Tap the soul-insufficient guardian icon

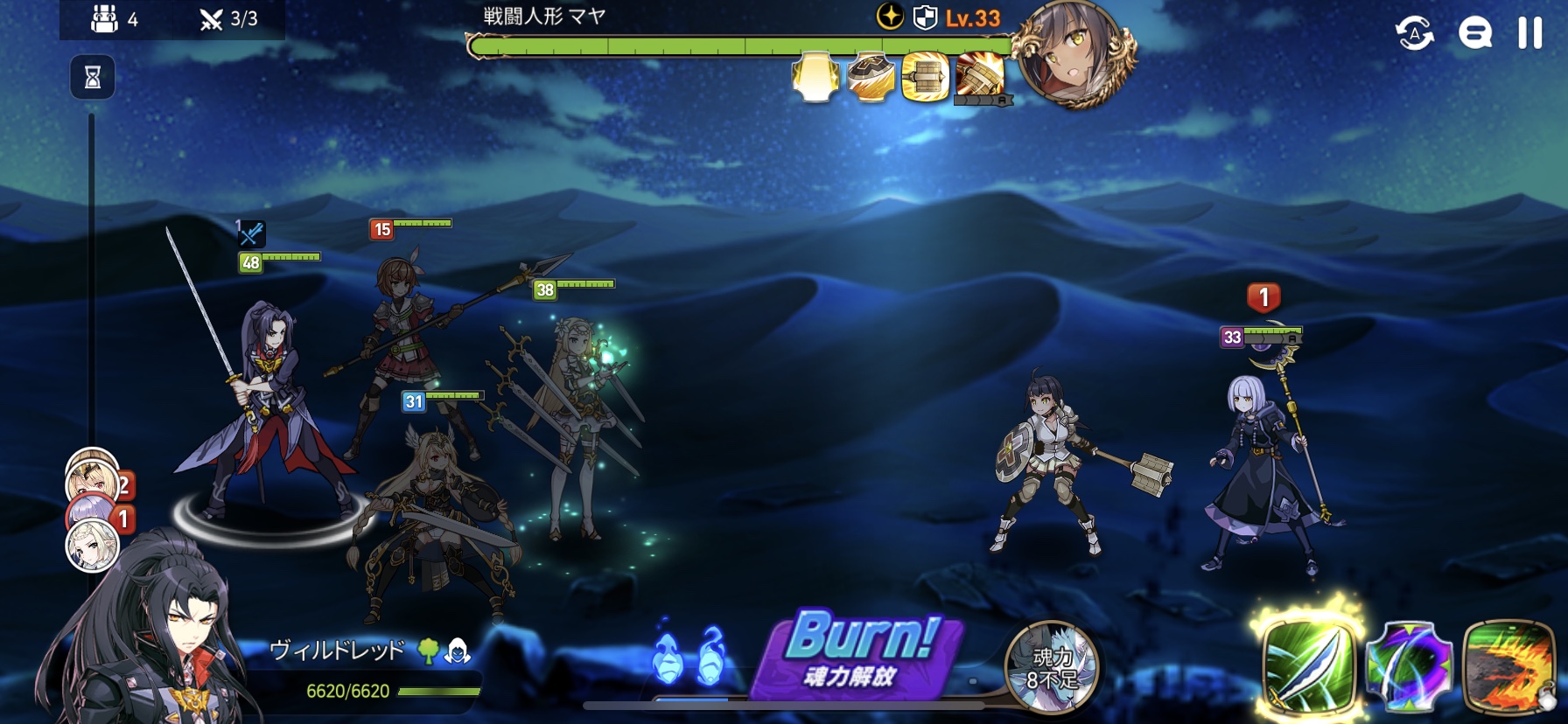pyautogui.click(x=1050, y=666)
